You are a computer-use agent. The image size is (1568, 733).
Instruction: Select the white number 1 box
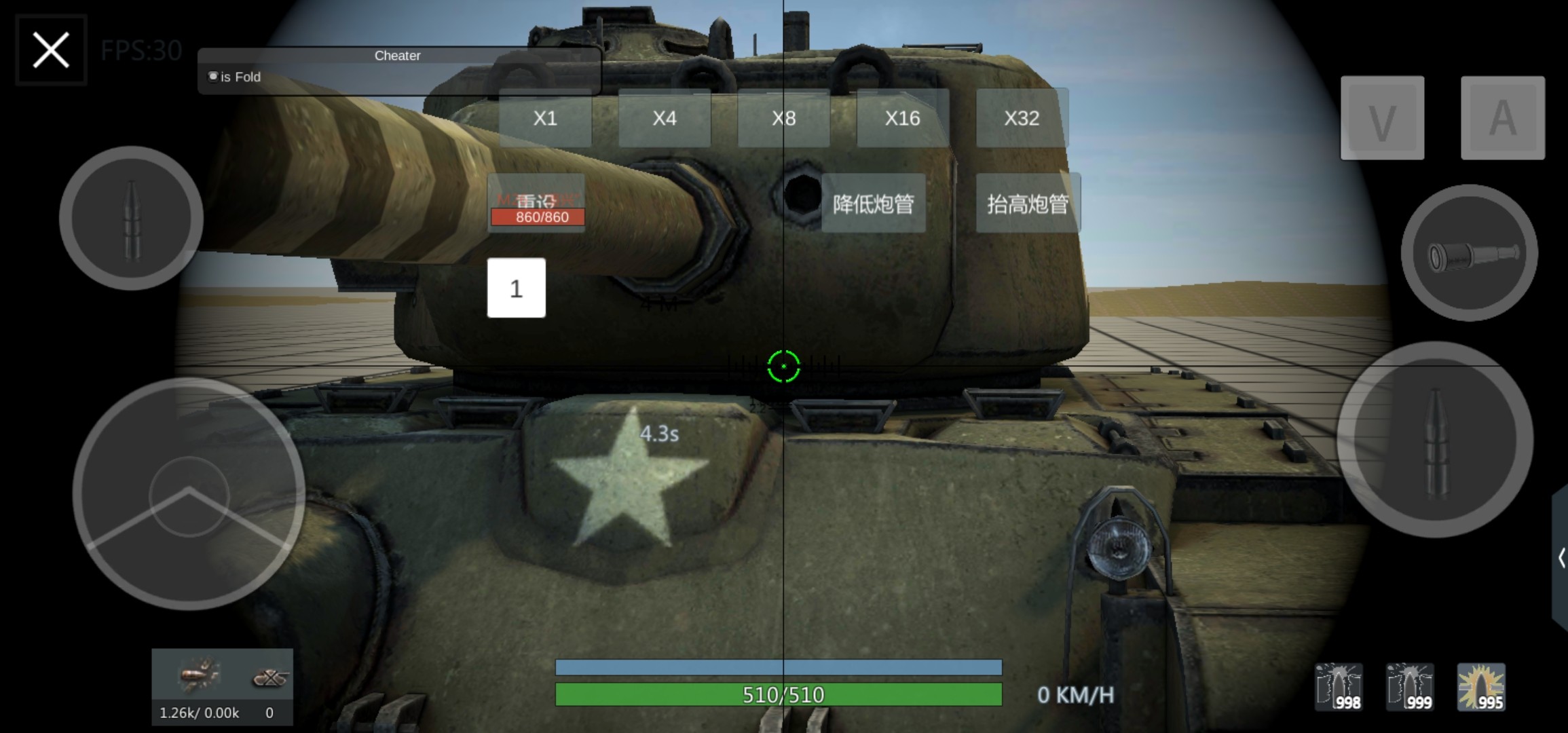pos(516,288)
